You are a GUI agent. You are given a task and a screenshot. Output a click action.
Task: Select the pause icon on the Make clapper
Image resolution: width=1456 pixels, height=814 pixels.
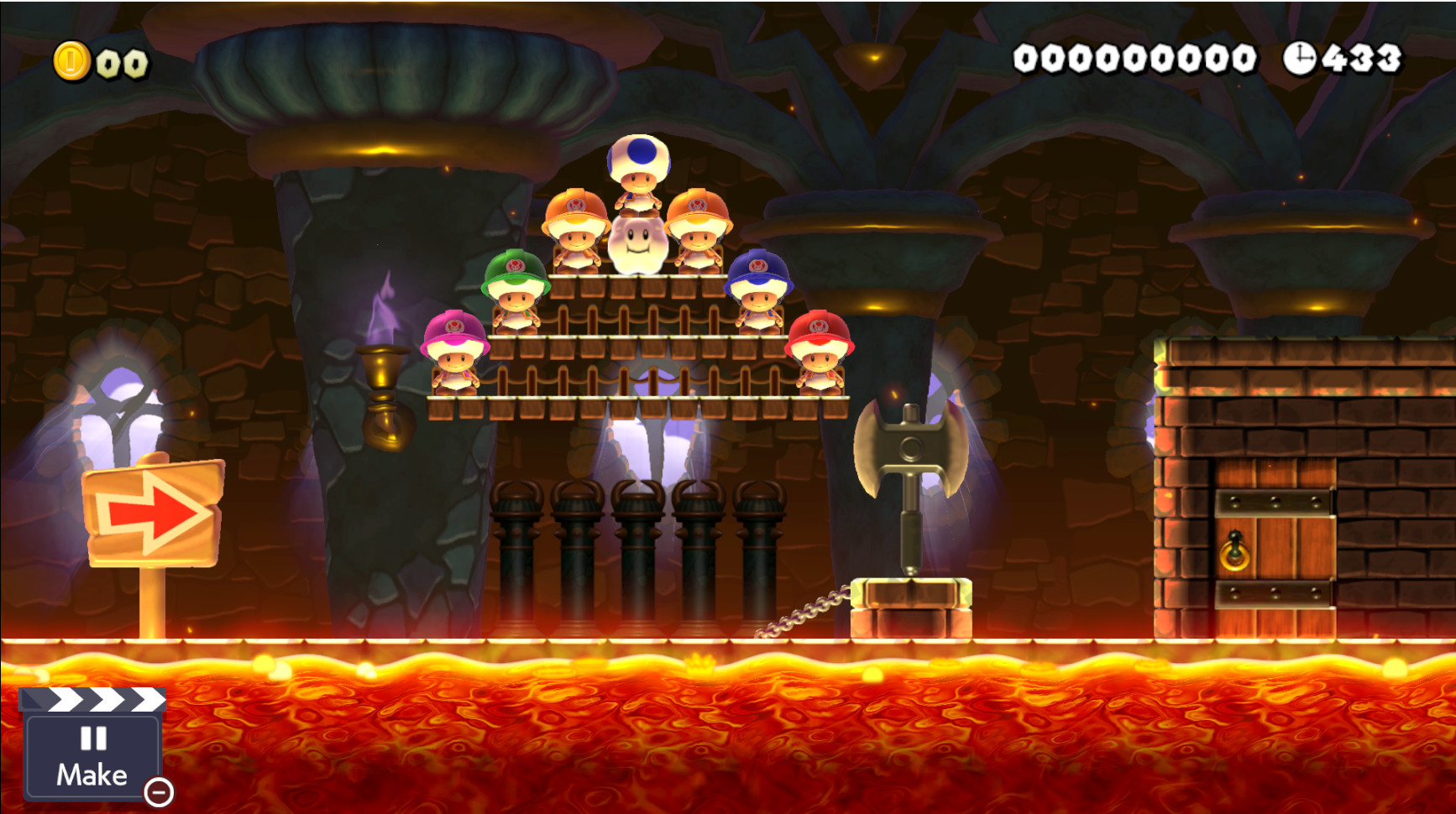pyautogui.click(x=92, y=737)
